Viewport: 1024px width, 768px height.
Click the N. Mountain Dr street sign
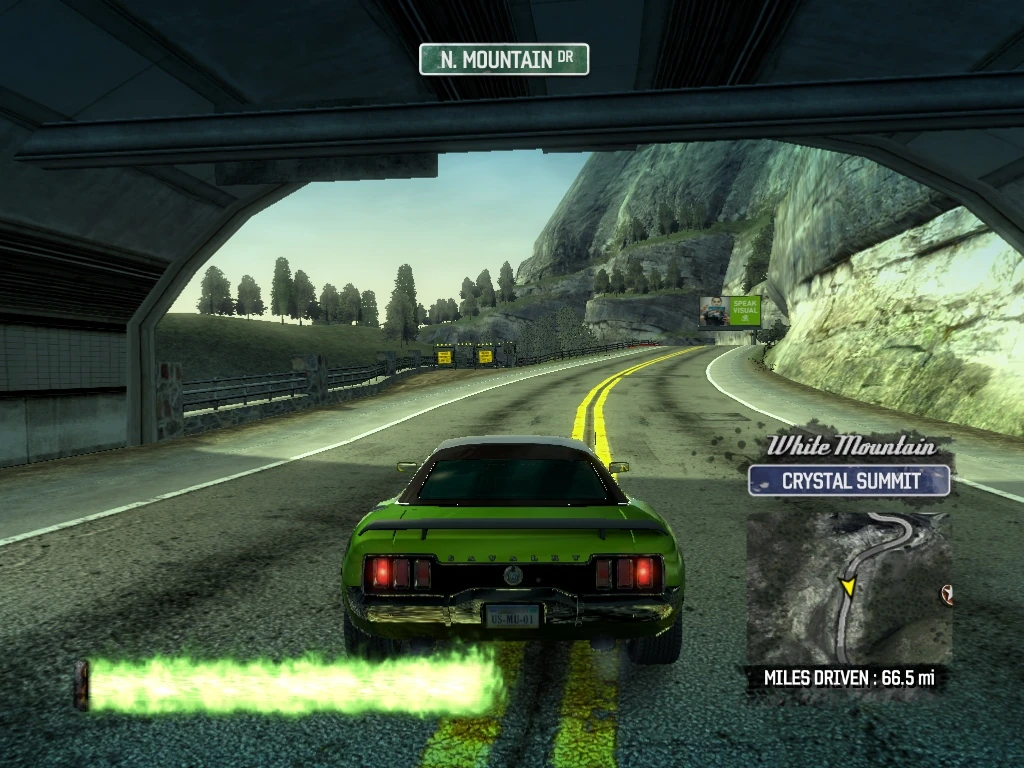click(x=504, y=60)
